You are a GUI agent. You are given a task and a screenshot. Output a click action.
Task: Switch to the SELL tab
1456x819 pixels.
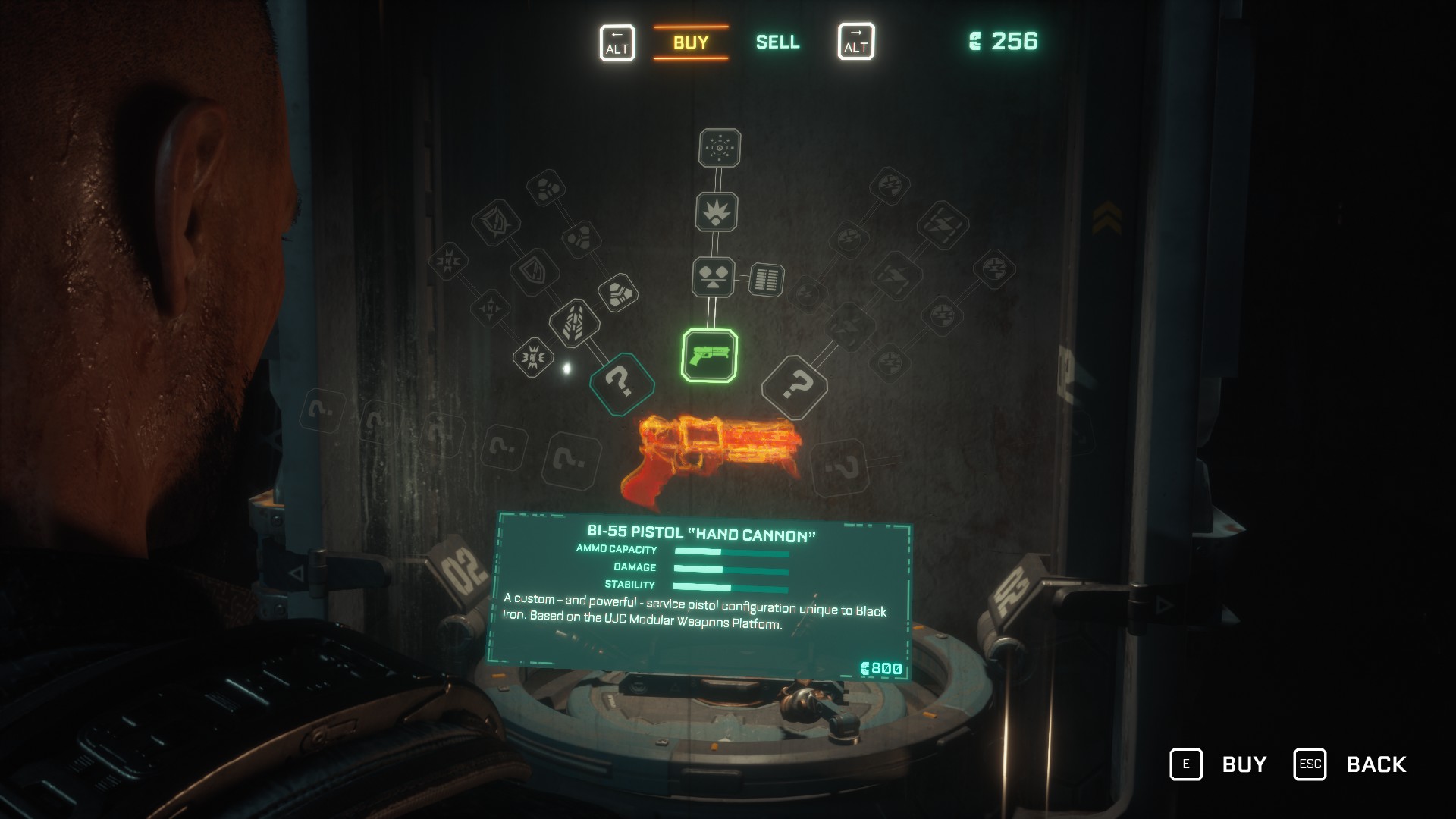pos(777,42)
